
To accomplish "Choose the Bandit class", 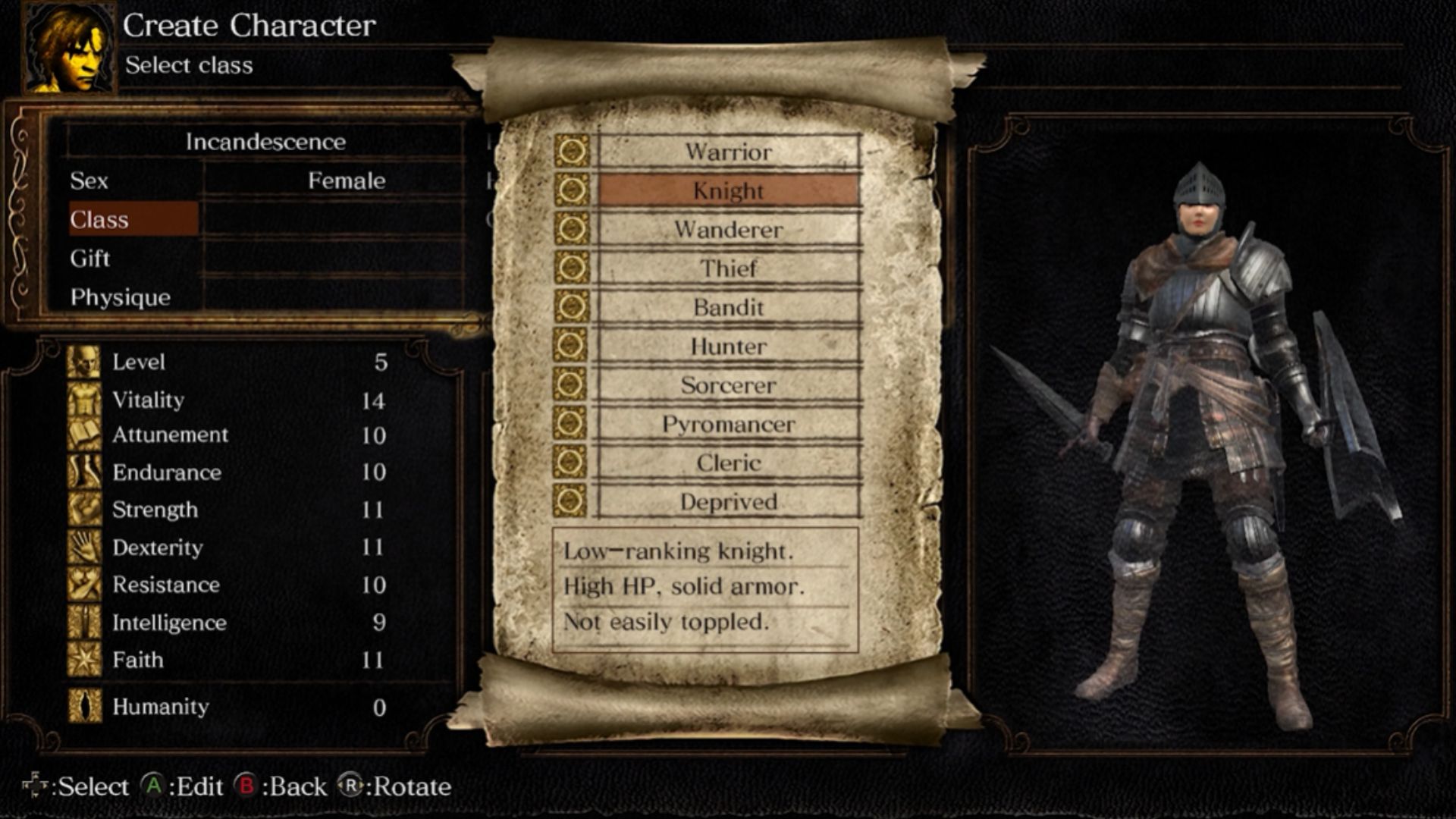I will 728,307.
